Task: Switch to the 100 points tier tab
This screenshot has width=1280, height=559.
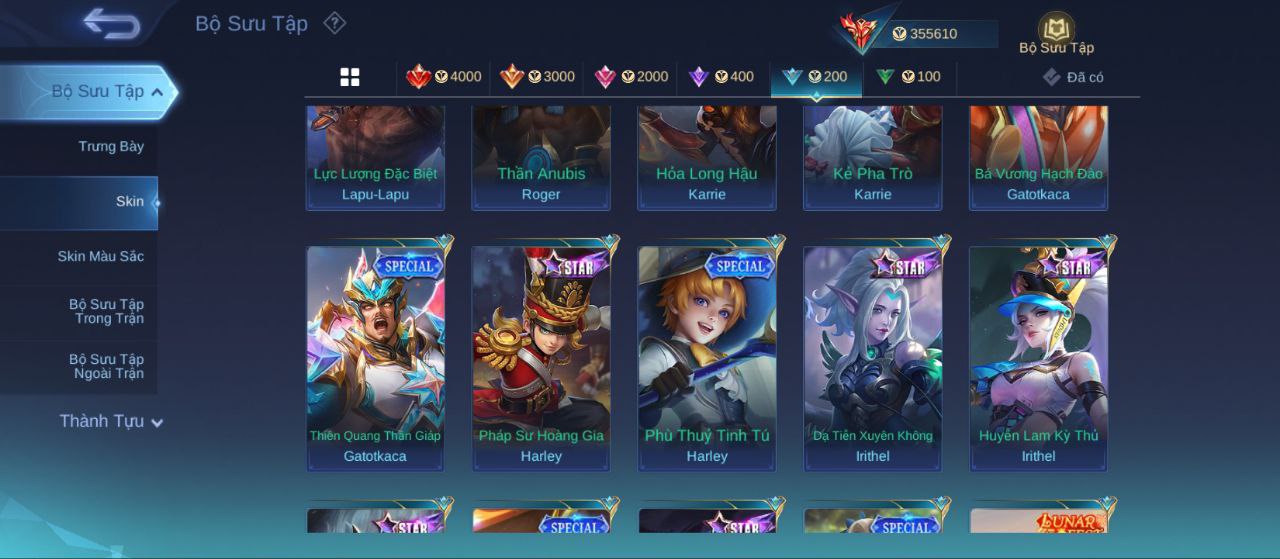Action: click(x=909, y=77)
